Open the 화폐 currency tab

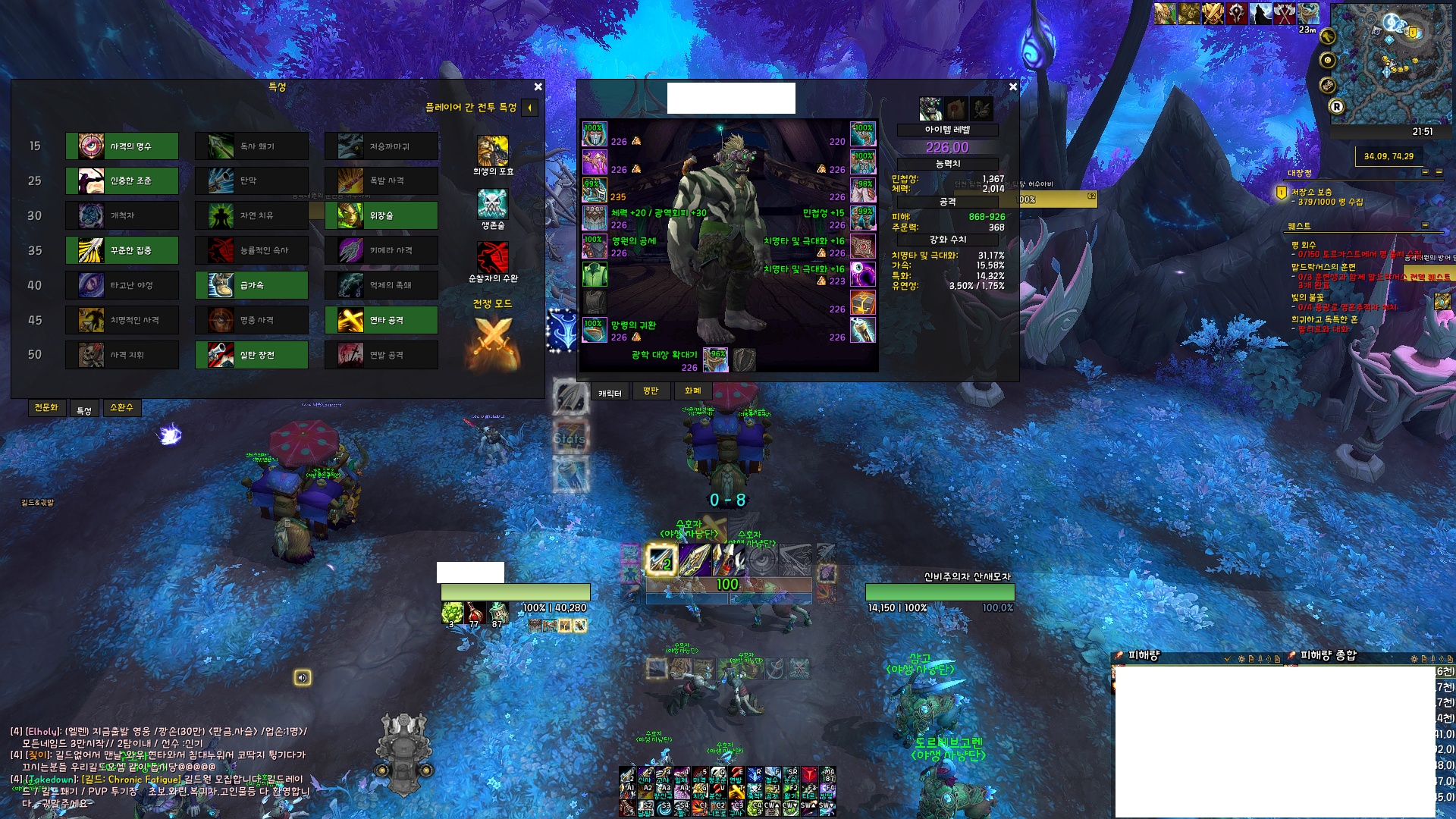[692, 391]
